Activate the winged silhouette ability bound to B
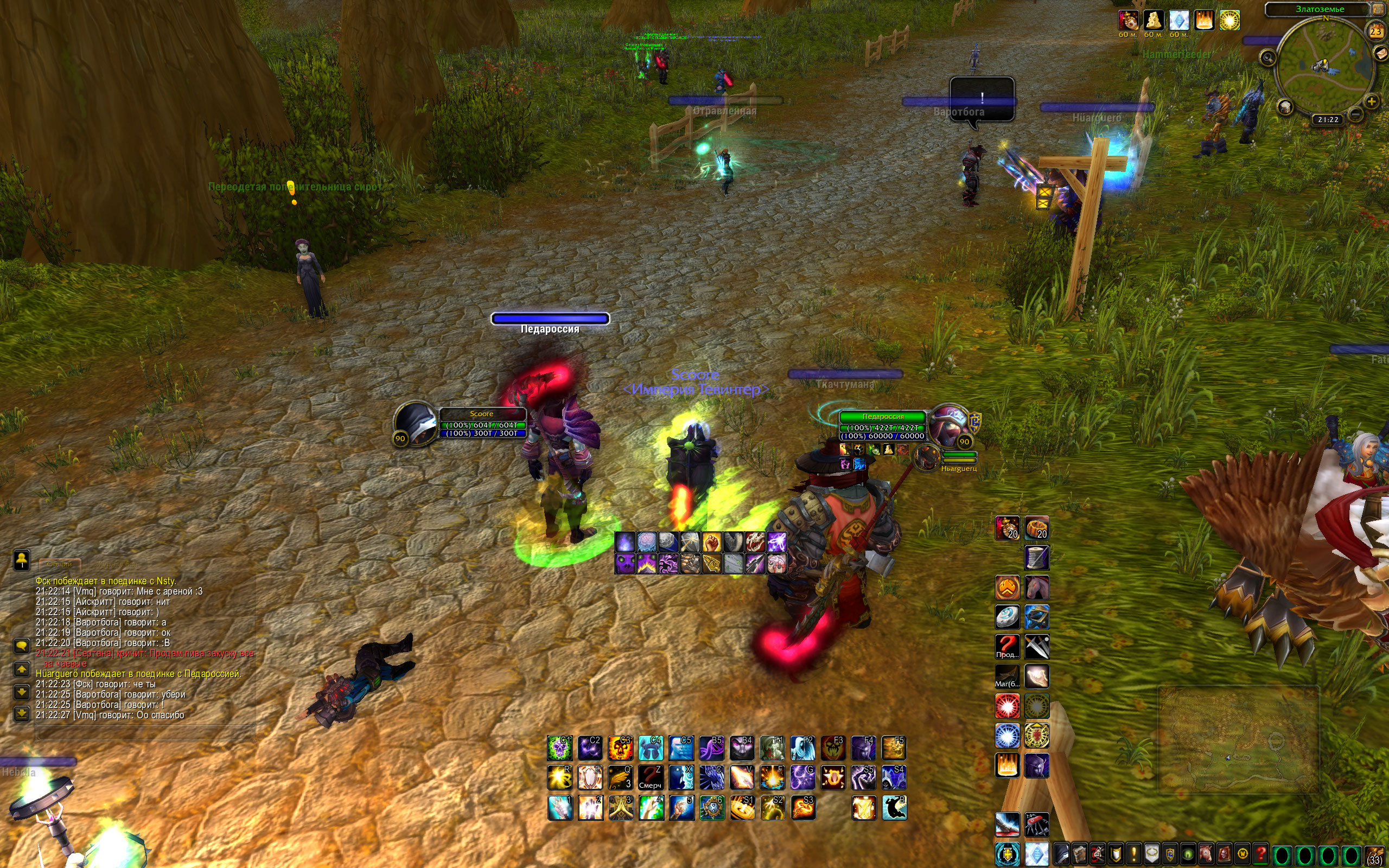This screenshot has width=1389, height=868. 894,808
